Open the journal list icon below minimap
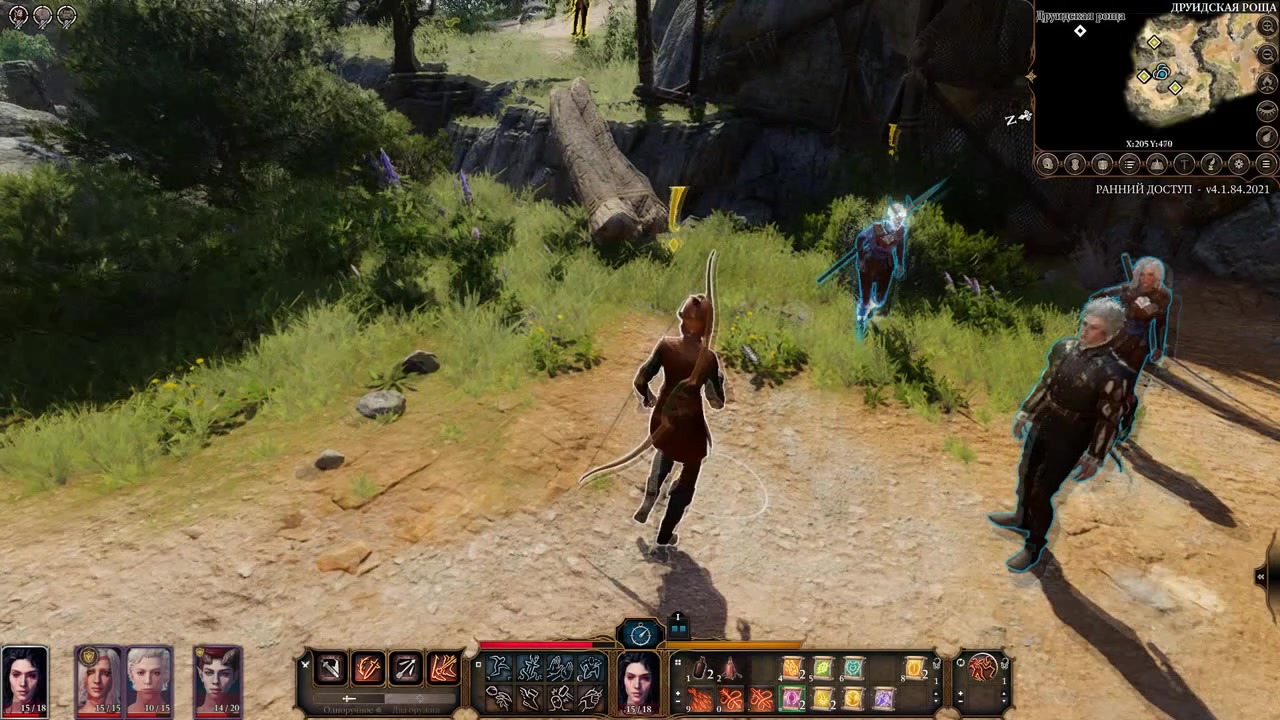1280x720 pixels. [1130, 164]
